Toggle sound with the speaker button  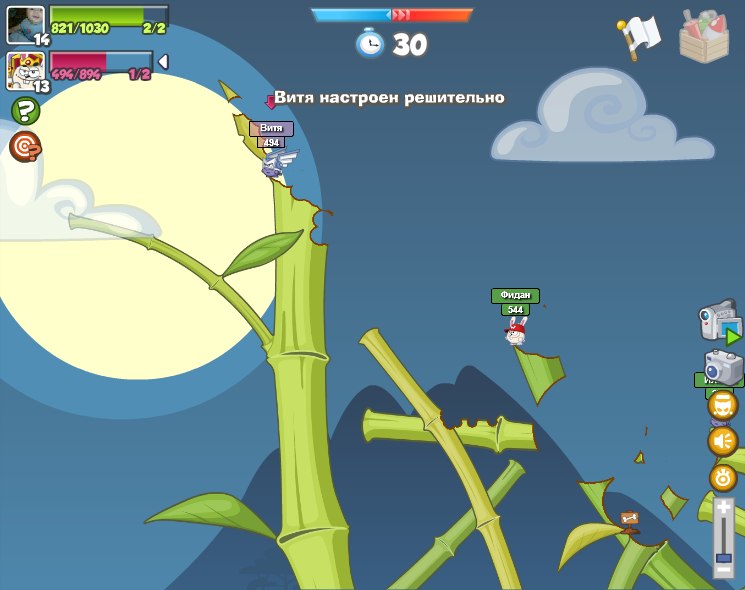point(723,441)
